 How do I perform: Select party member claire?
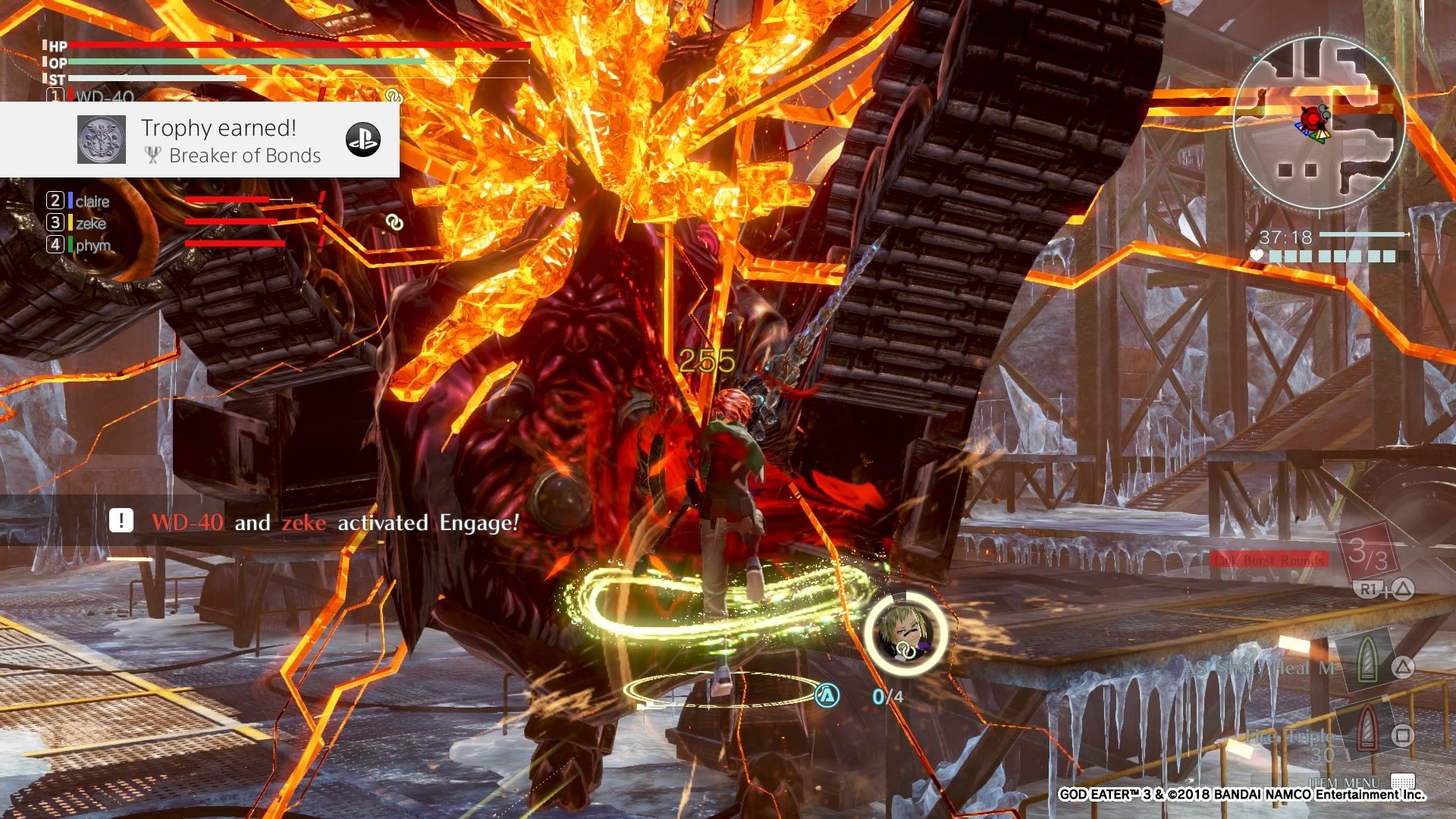click(x=92, y=201)
